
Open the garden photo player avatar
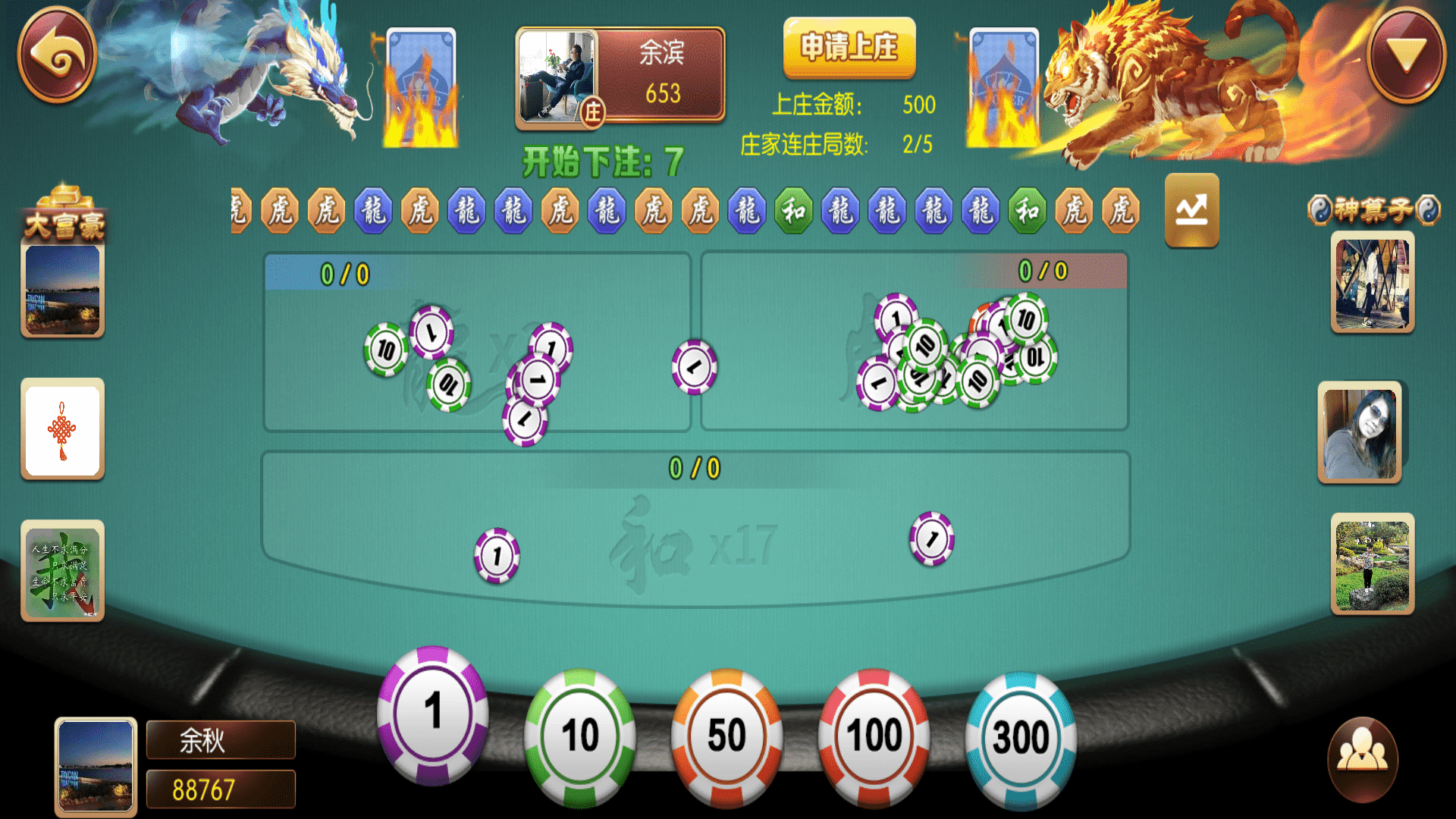coord(1372,564)
